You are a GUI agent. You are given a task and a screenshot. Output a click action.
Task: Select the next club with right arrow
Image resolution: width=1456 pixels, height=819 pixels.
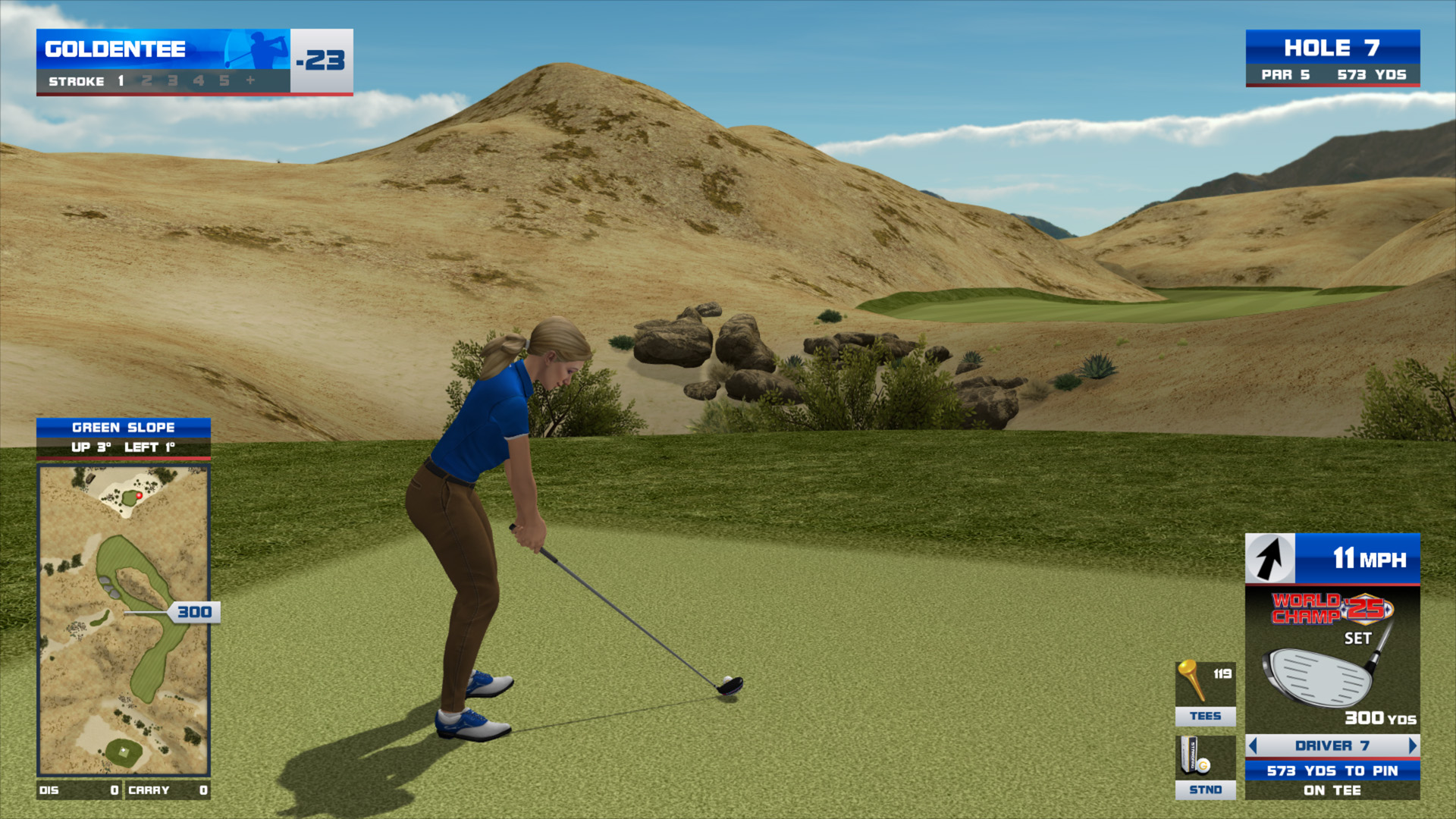[x=1412, y=746]
